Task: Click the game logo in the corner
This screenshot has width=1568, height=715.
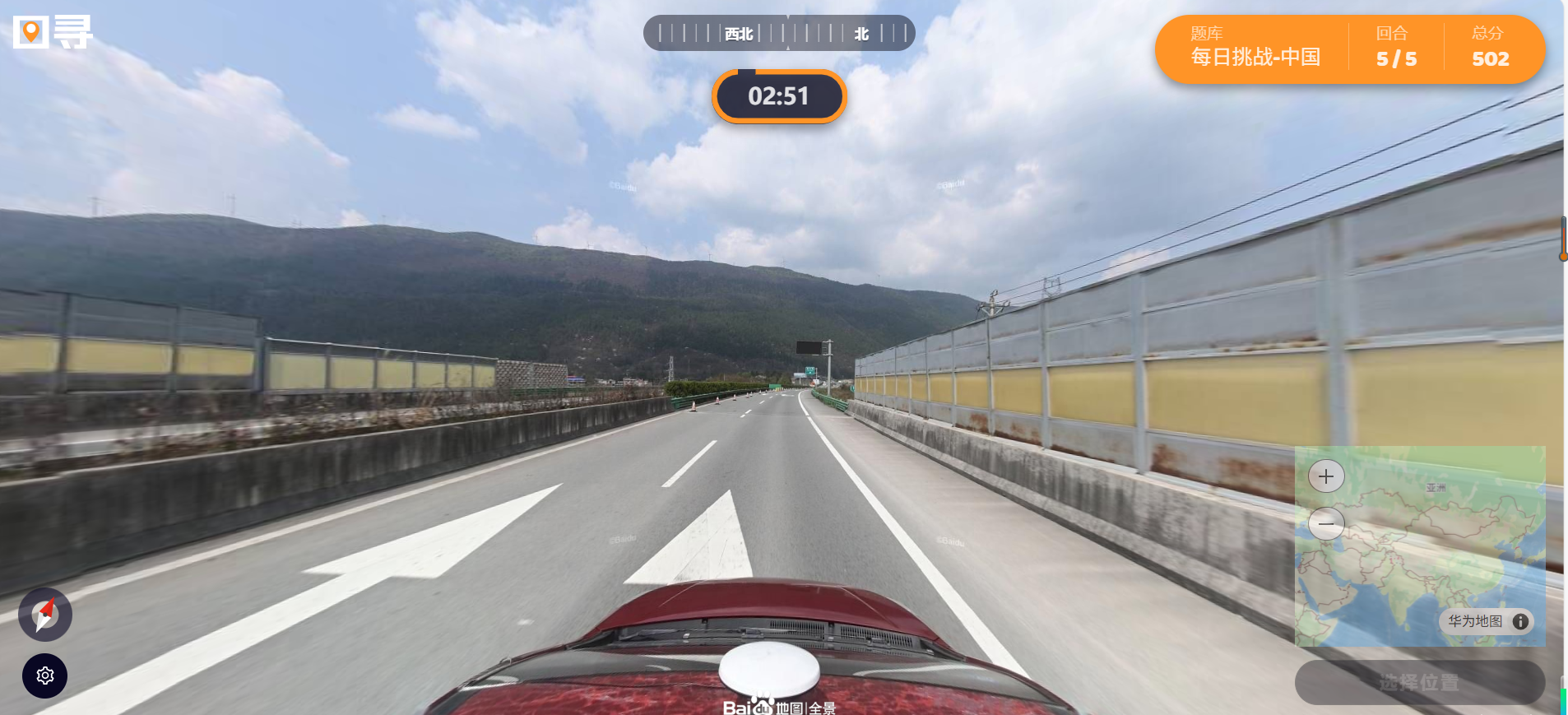Action: click(53, 33)
